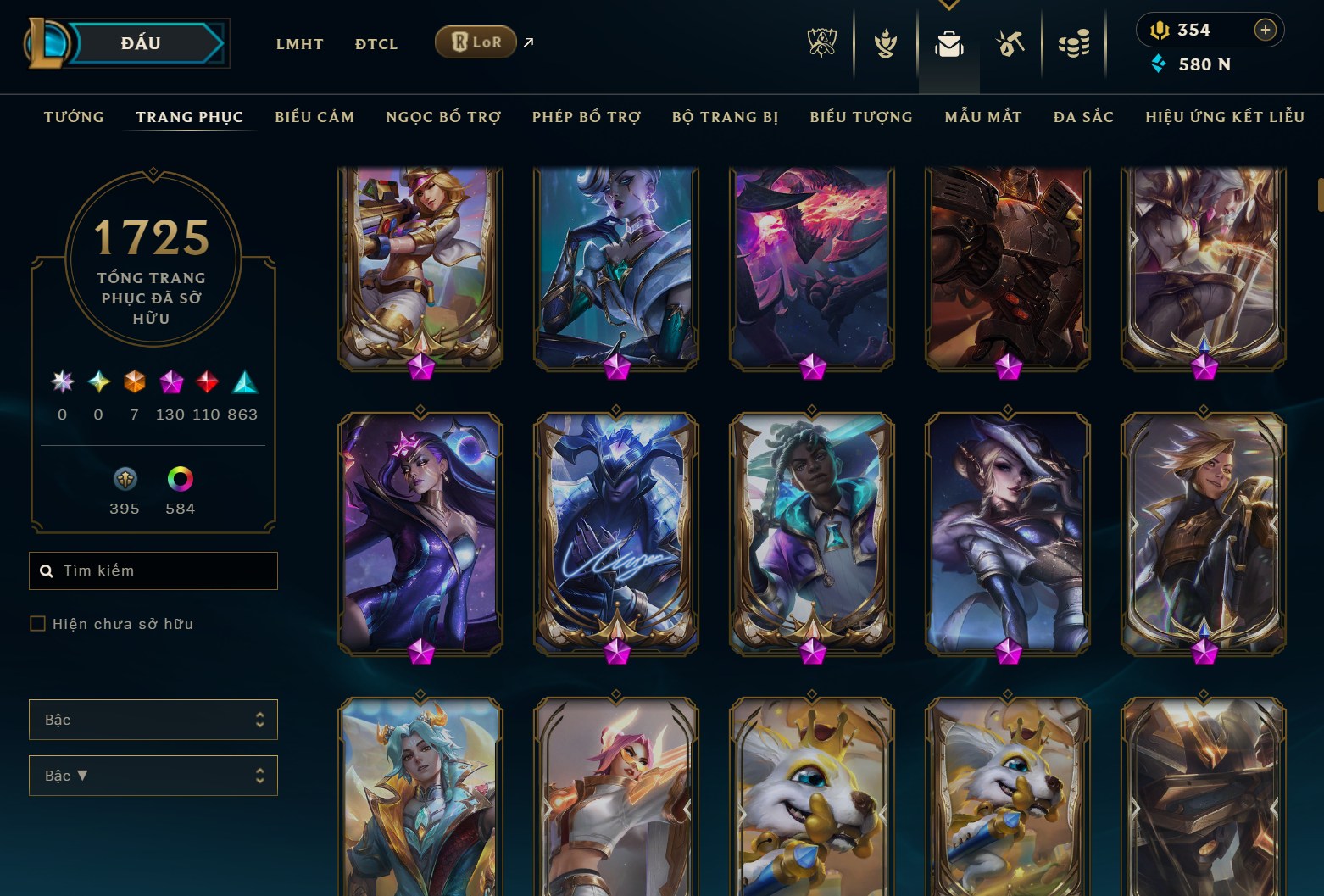Image resolution: width=1324 pixels, height=896 pixels.
Task: Select the LoR icon in the top bar
Action: (x=476, y=42)
